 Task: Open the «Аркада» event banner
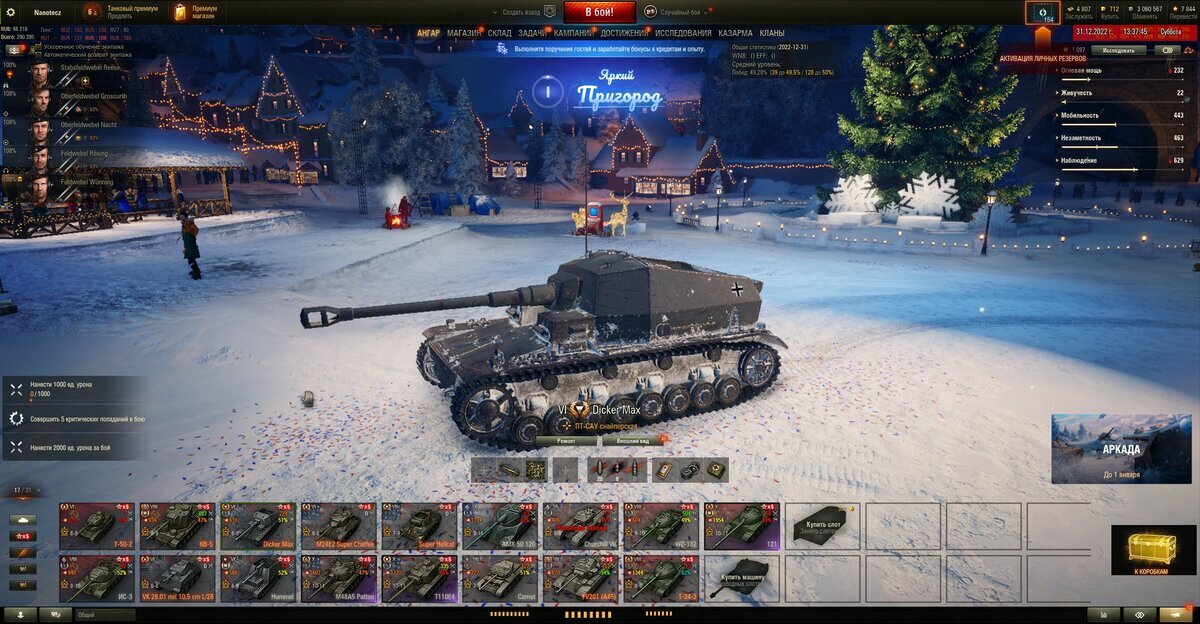coord(1121,448)
